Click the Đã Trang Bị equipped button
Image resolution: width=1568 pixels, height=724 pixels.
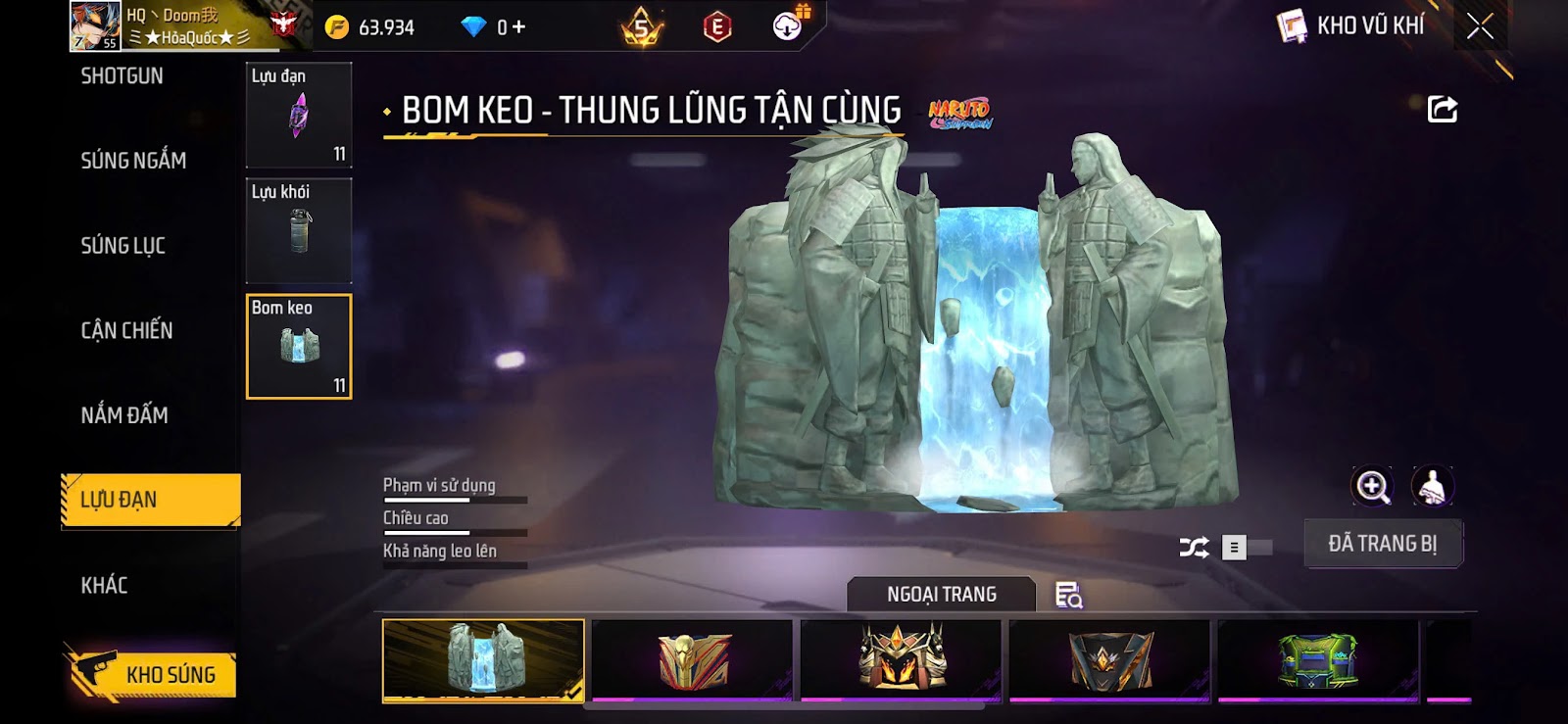[x=1382, y=544]
